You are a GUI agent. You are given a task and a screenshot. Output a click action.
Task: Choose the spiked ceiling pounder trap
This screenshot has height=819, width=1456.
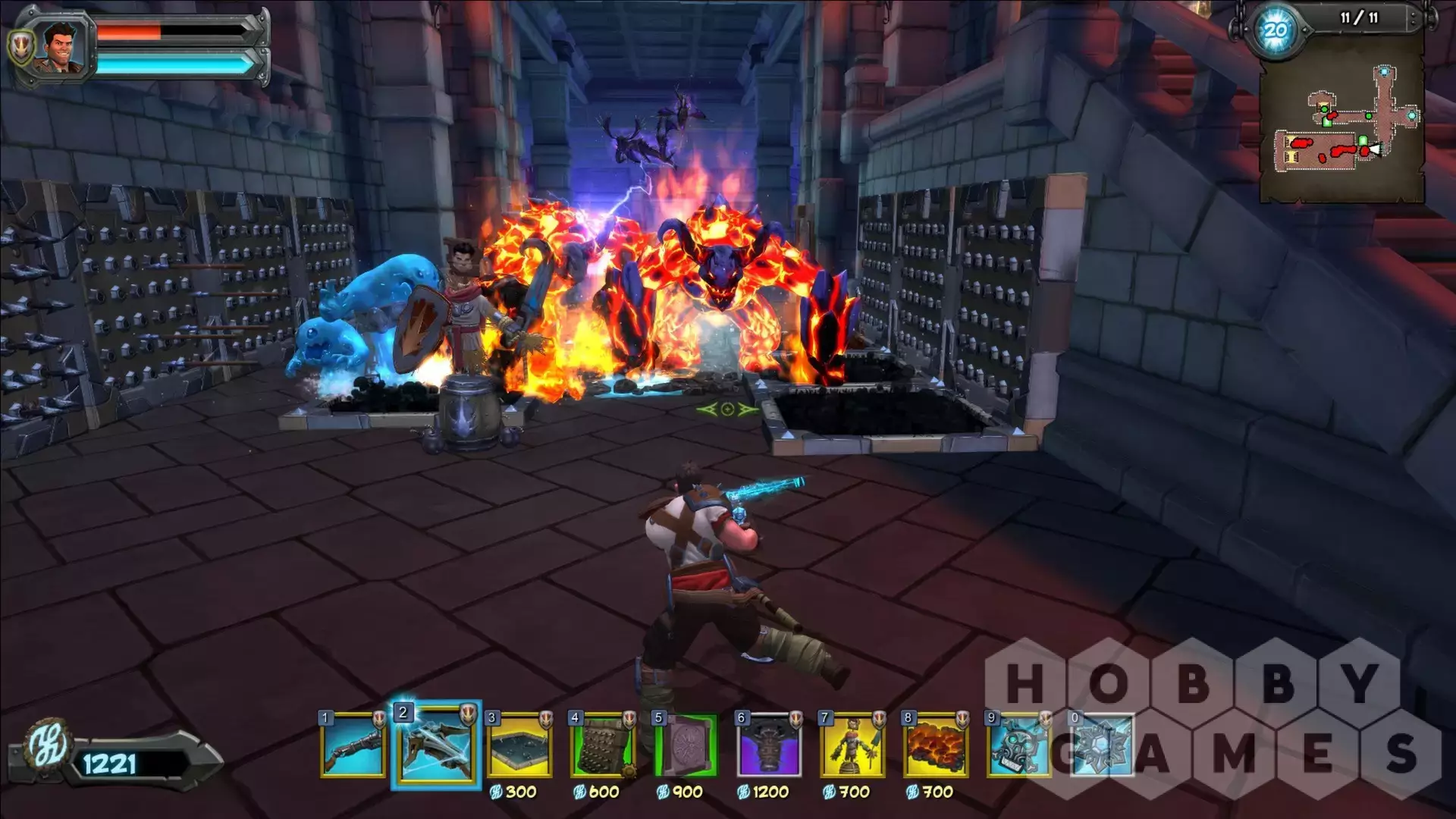tap(769, 745)
